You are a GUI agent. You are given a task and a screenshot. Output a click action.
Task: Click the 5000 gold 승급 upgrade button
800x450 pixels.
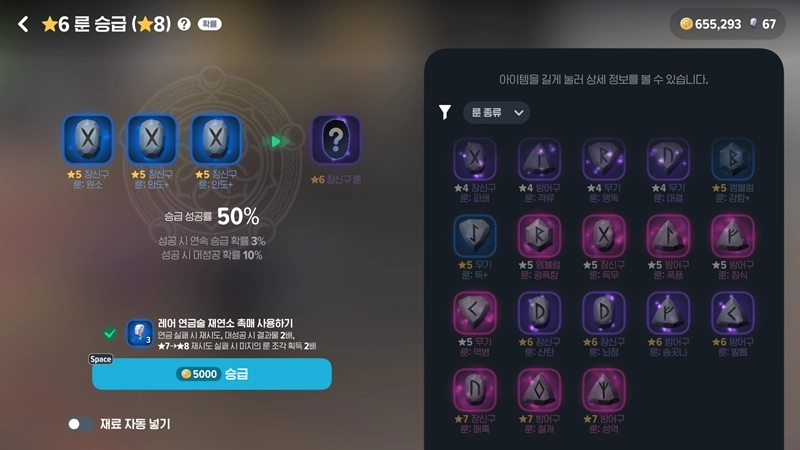pos(211,373)
